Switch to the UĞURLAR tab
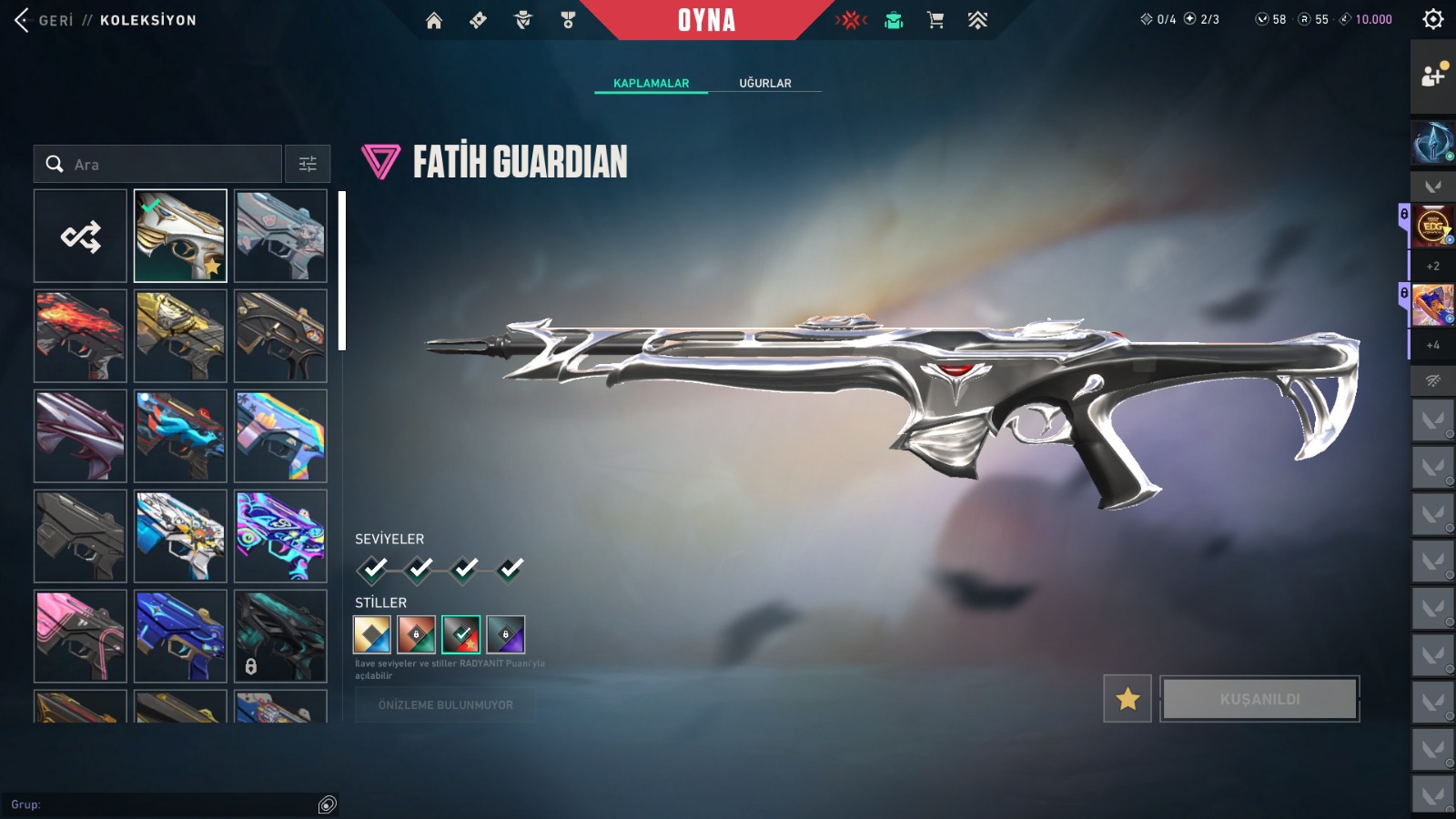The height and width of the screenshot is (819, 1456). pos(764,83)
